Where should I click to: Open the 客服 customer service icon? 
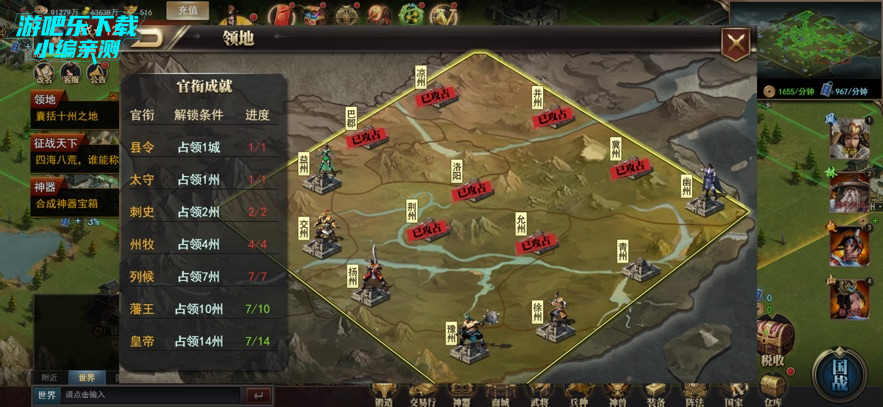[70, 72]
